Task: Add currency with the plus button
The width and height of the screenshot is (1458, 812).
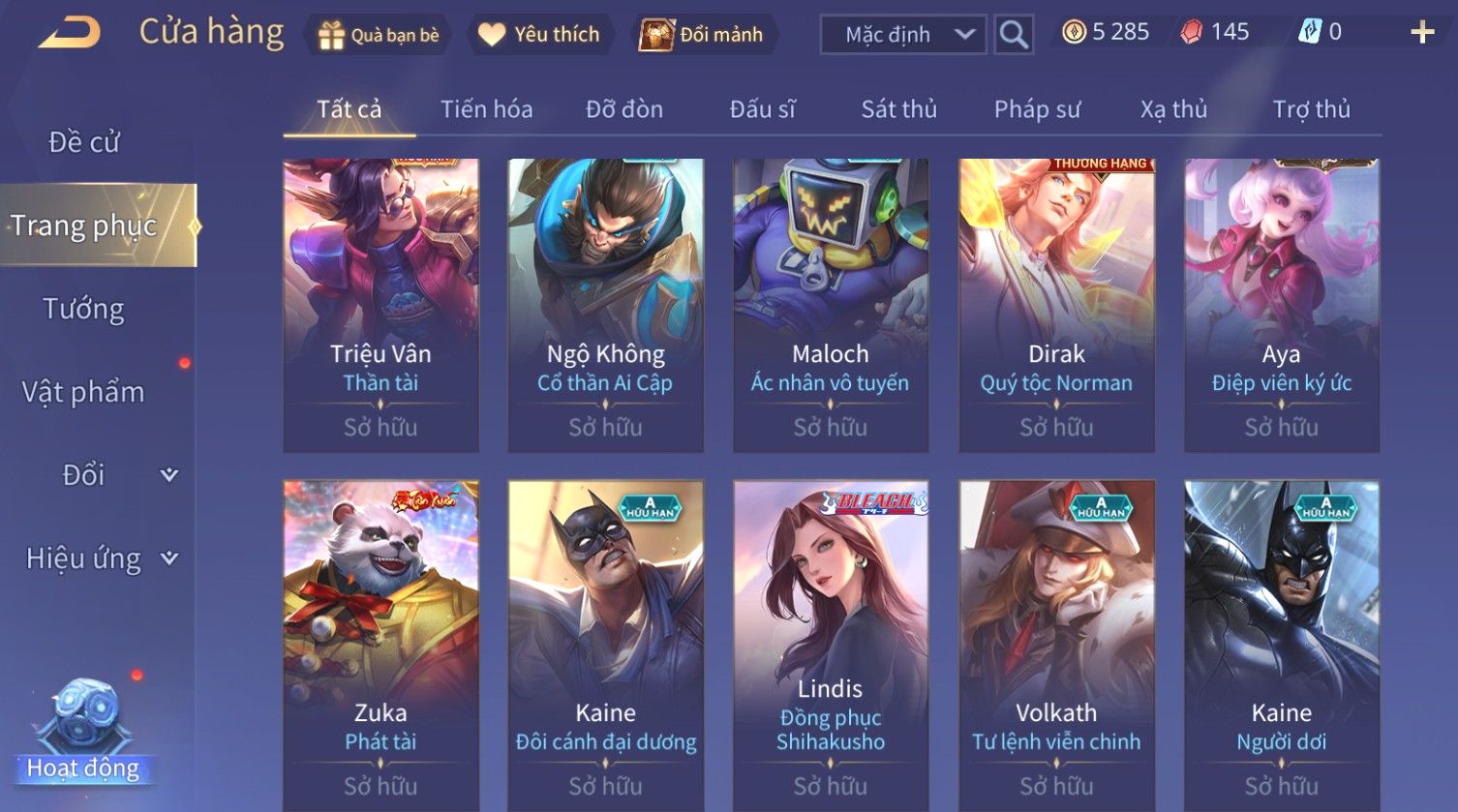Action: click(x=1421, y=33)
